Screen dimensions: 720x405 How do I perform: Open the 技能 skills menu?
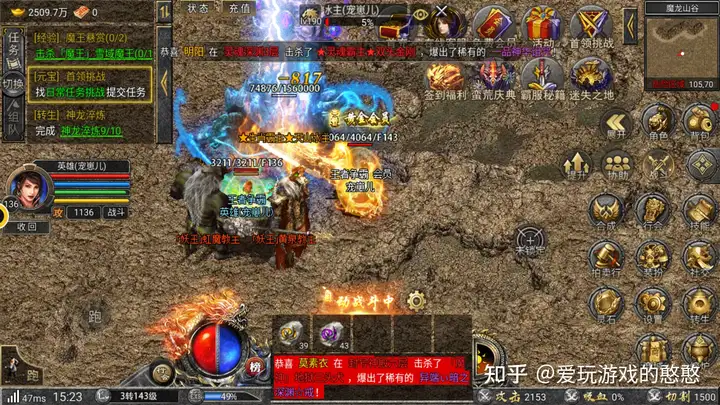pyautogui.click(x=698, y=212)
